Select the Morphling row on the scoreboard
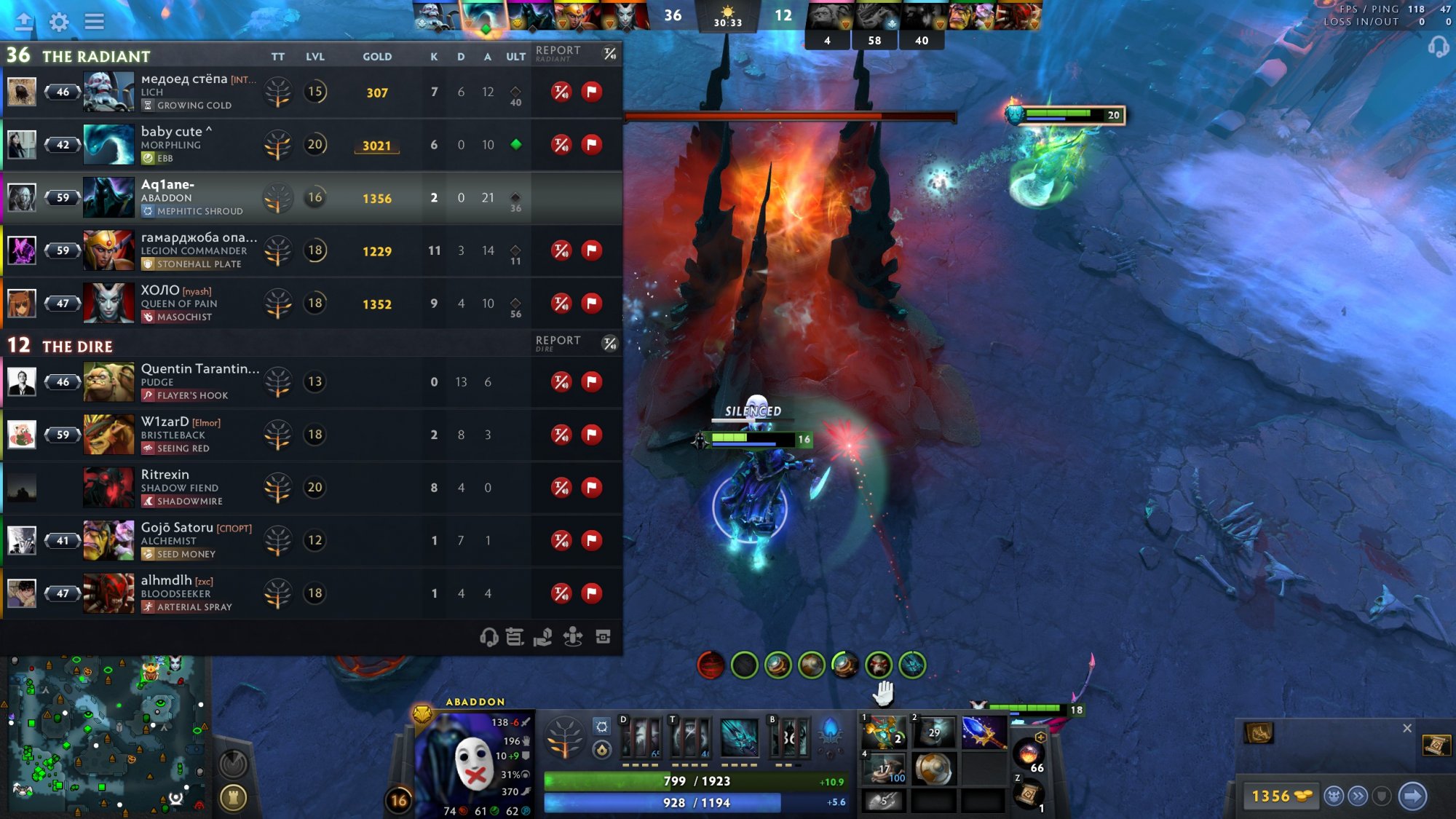Viewport: 1456px width, 819px height. 312,145
